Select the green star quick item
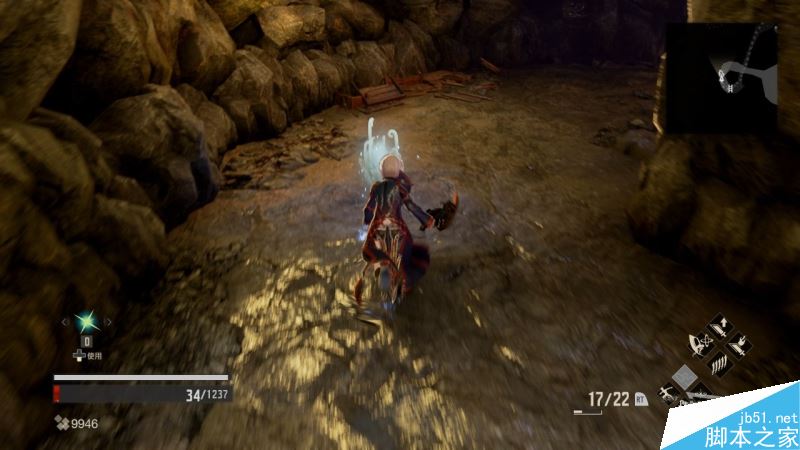This screenshot has width=800, height=450. click(86, 321)
